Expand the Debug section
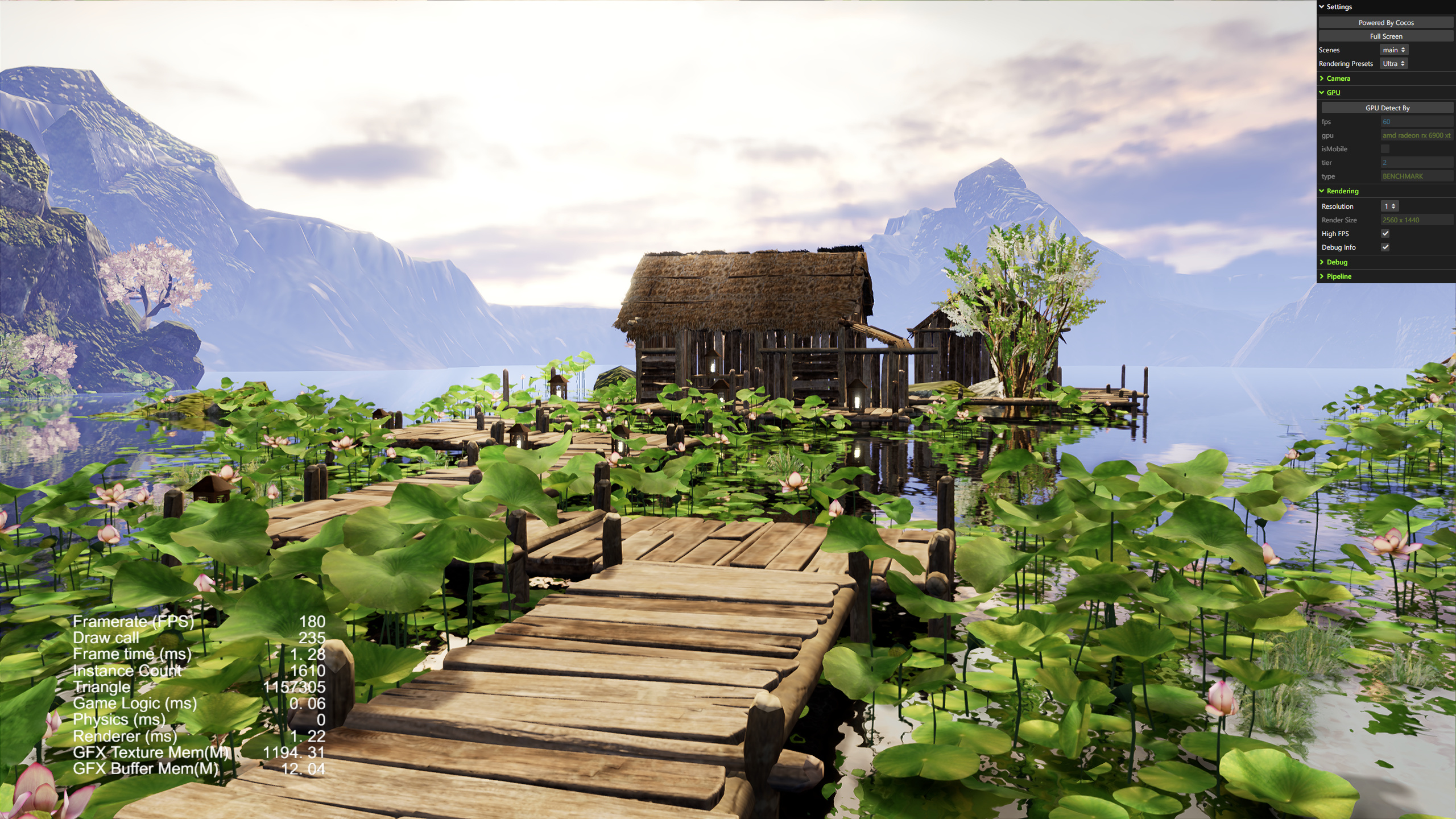This screenshot has height=819, width=1456. coord(1337,262)
